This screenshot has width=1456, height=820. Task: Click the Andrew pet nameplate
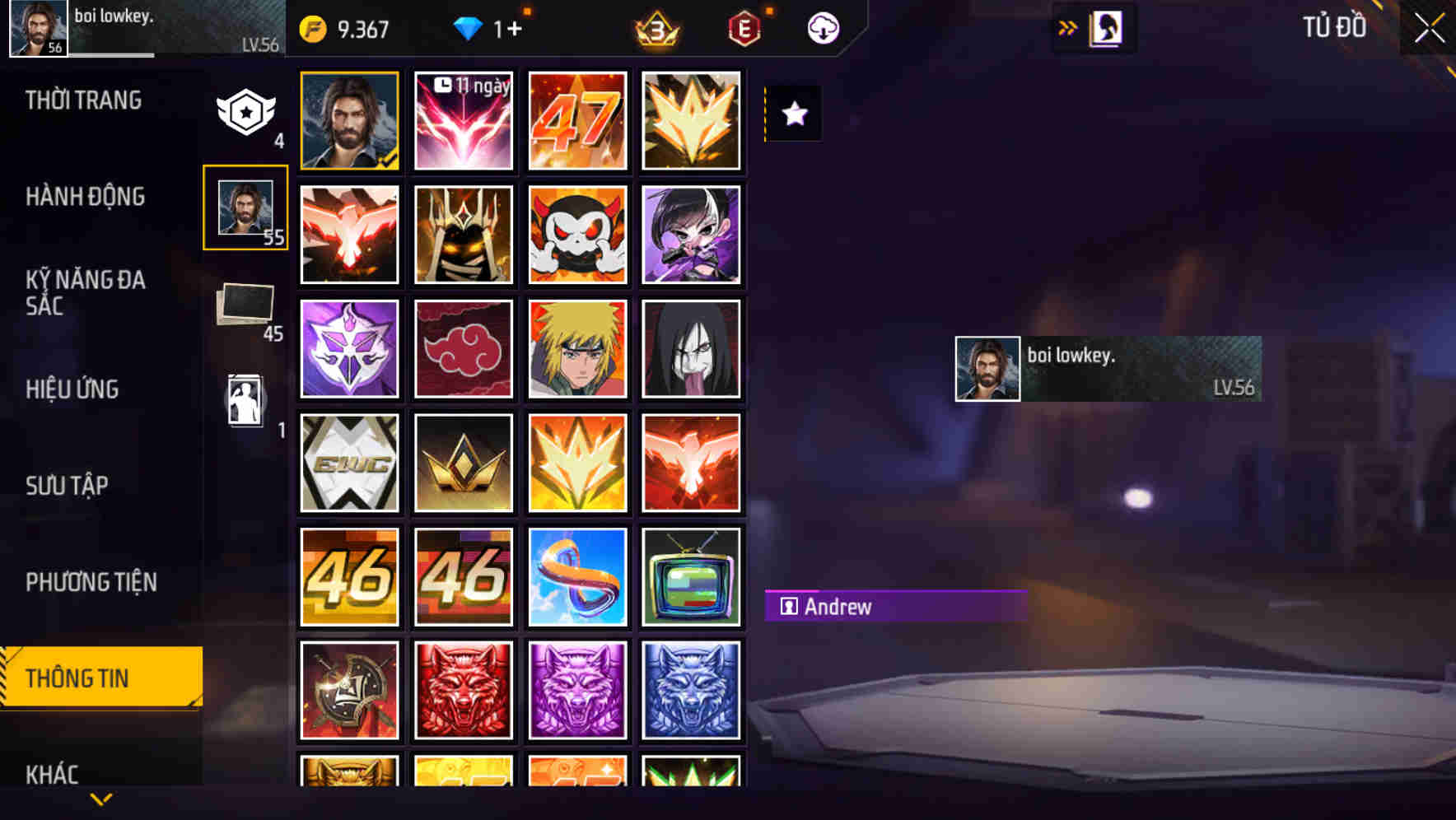click(894, 608)
